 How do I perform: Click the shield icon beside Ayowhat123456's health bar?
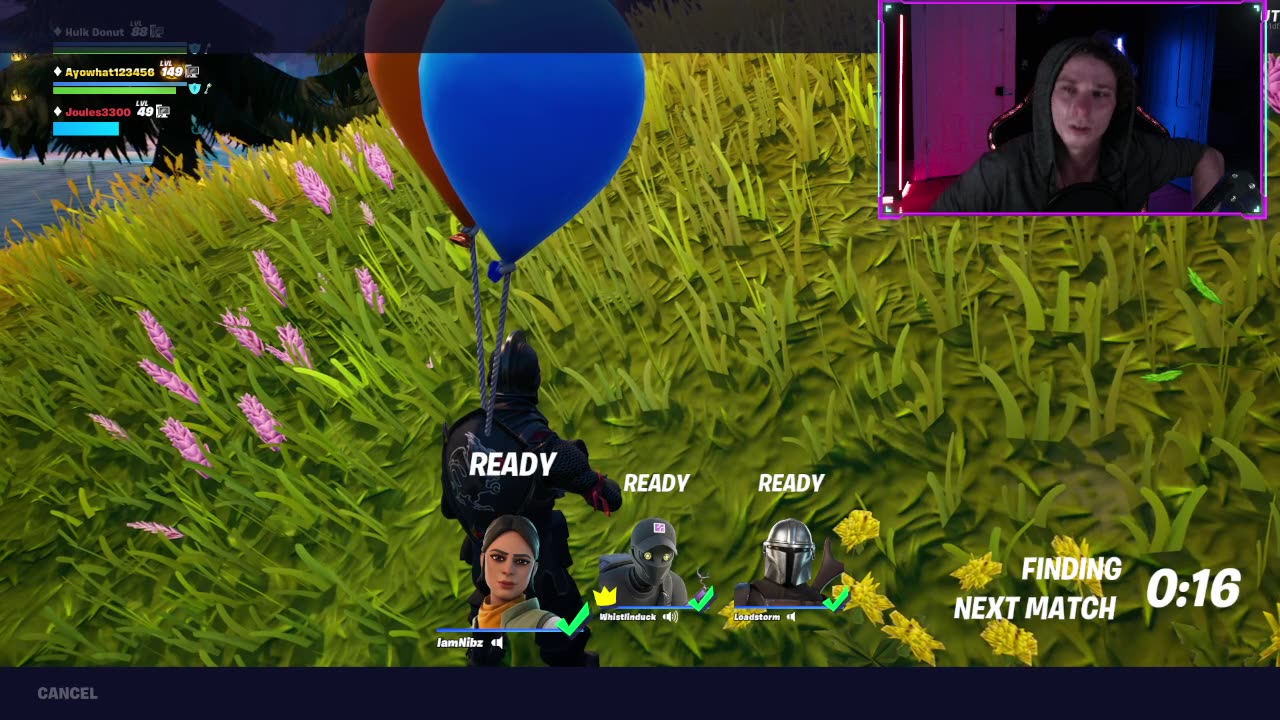[194, 89]
